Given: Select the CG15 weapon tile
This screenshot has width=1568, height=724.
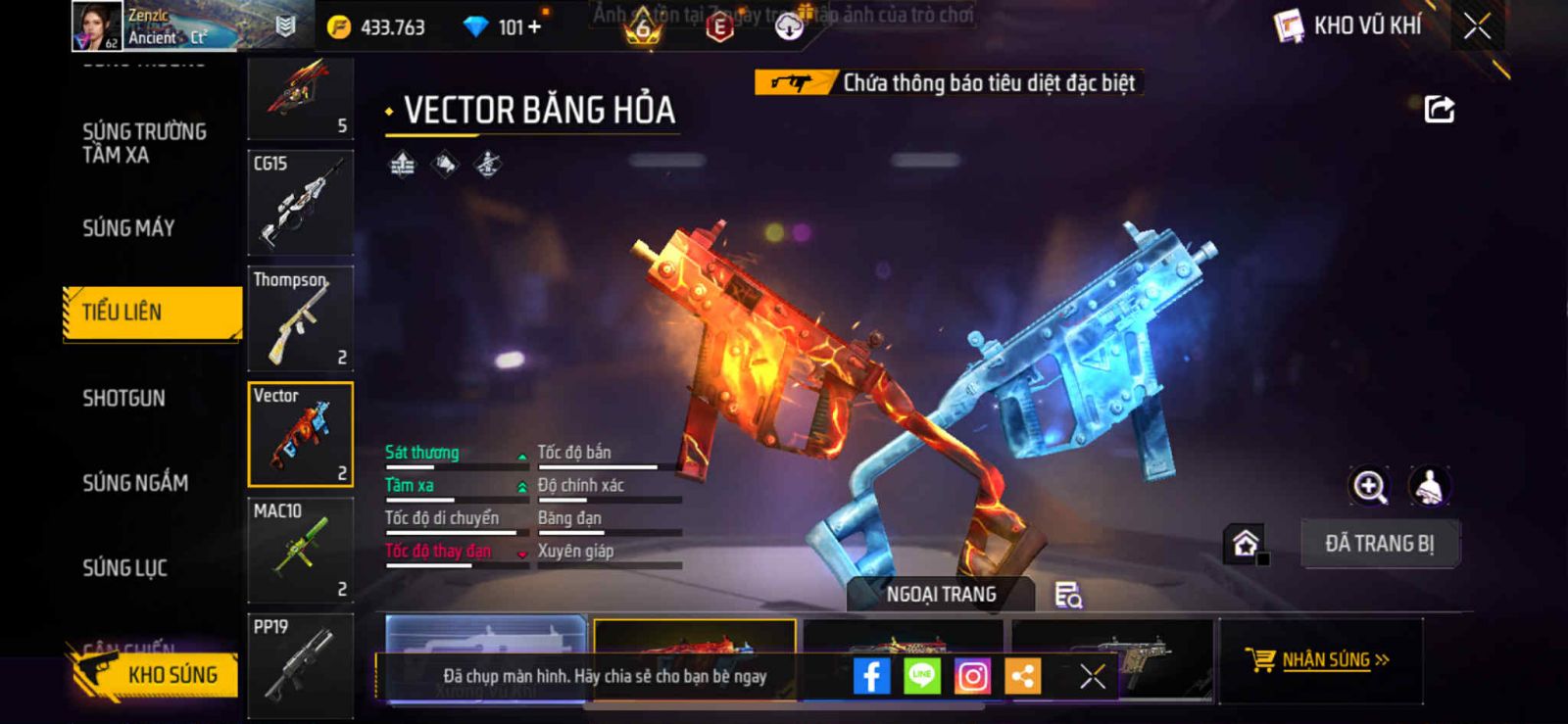Looking at the screenshot, I should pos(300,202).
